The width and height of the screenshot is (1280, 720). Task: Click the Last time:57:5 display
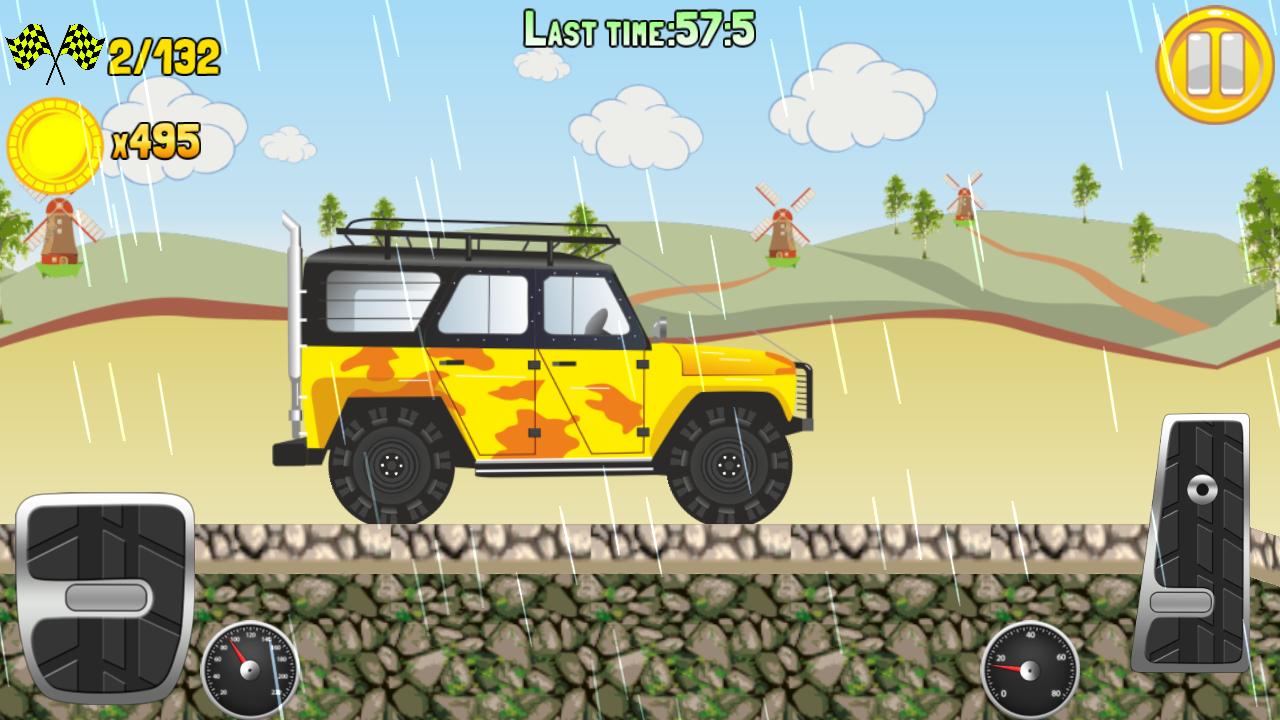pos(640,28)
